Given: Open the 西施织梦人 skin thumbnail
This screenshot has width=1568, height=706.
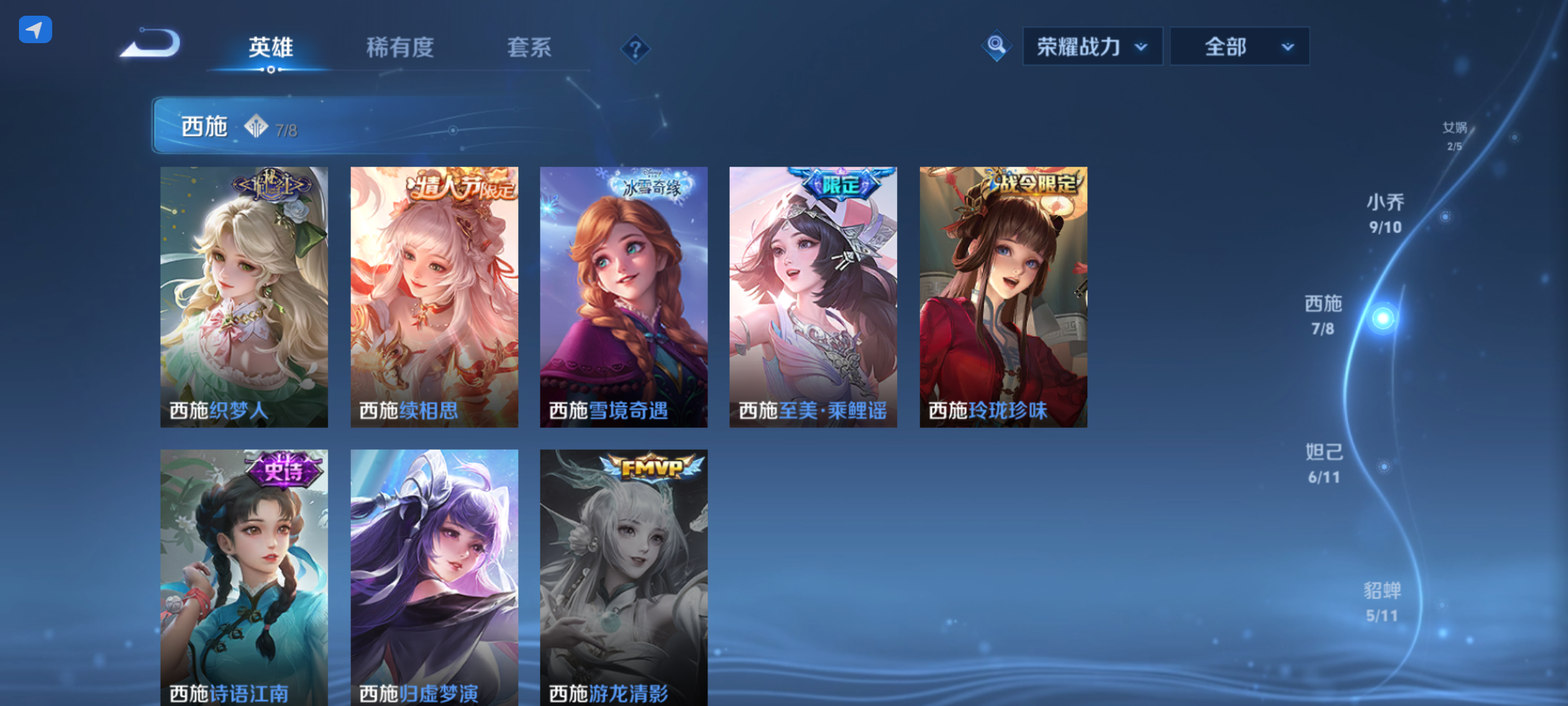Looking at the screenshot, I should pyautogui.click(x=244, y=296).
